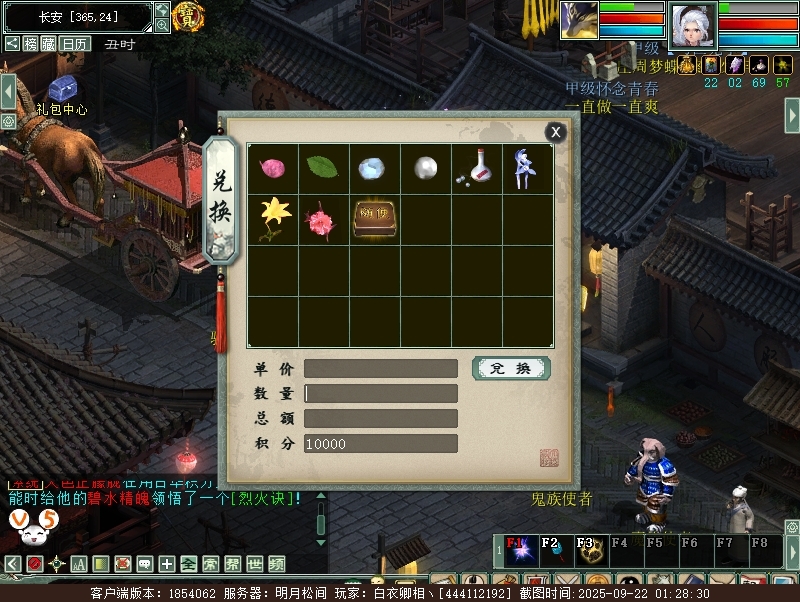The width and height of the screenshot is (800, 602).
Task: Open the 日历 calendar button
Action: click(x=75, y=44)
